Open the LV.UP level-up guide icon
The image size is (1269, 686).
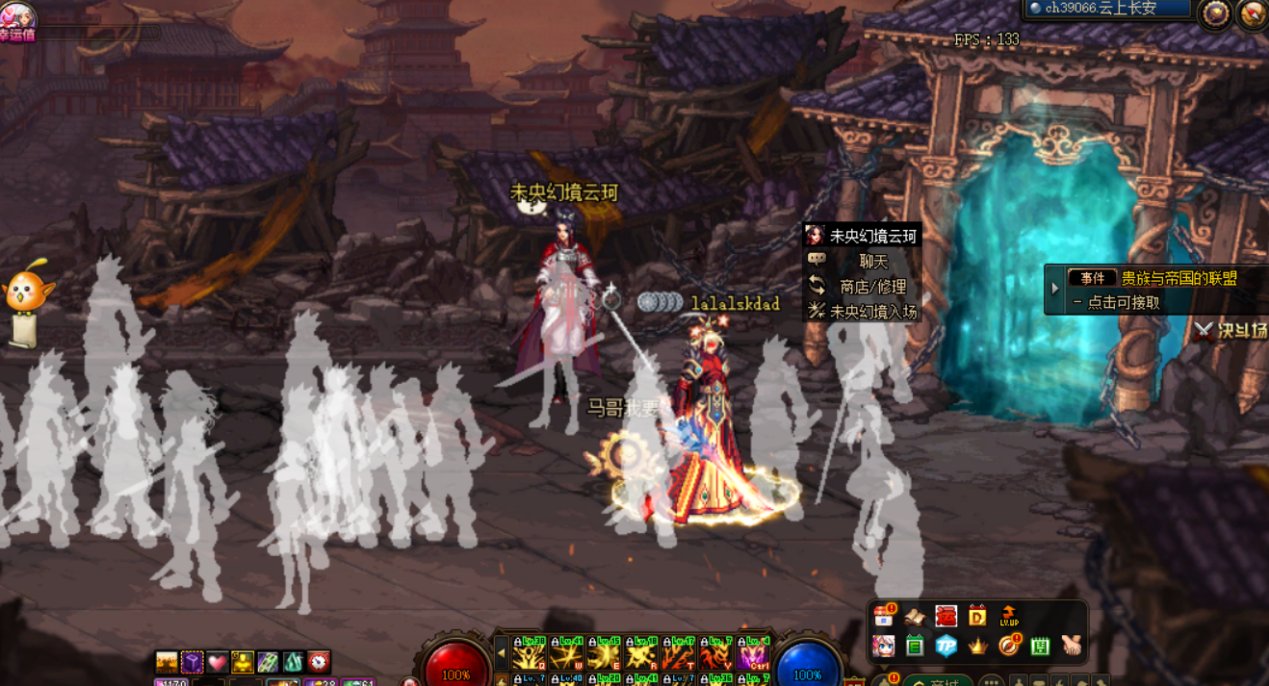tap(1009, 616)
